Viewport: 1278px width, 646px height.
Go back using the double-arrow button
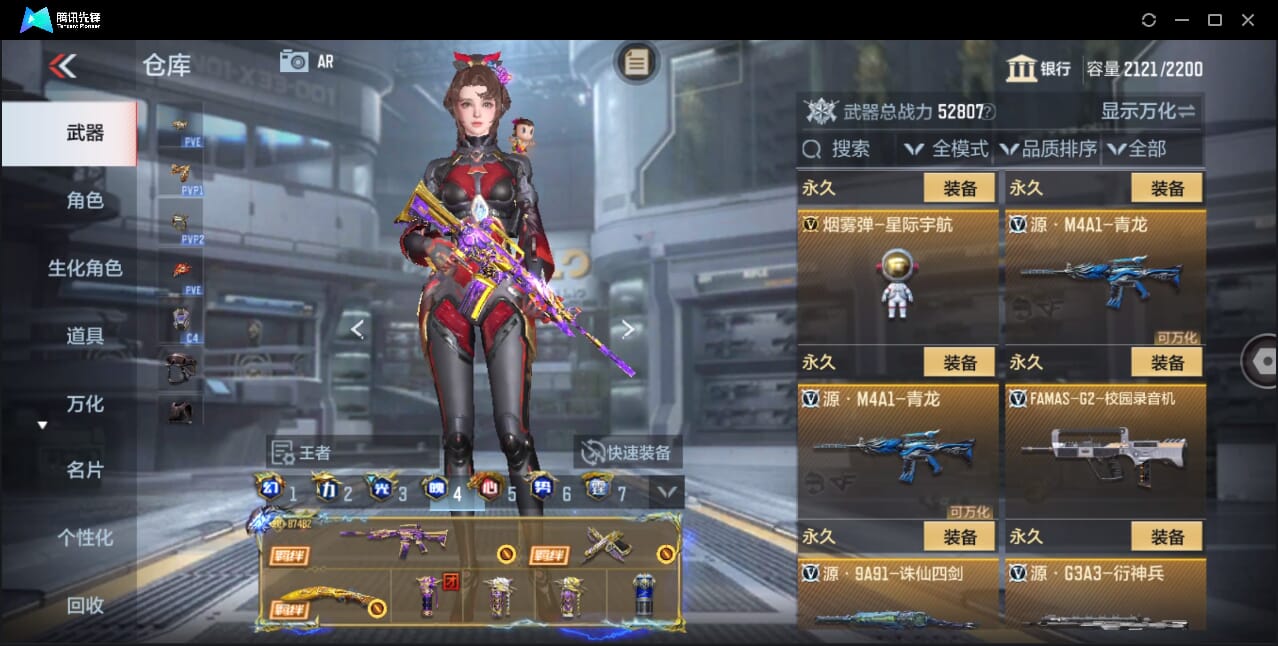coord(62,66)
